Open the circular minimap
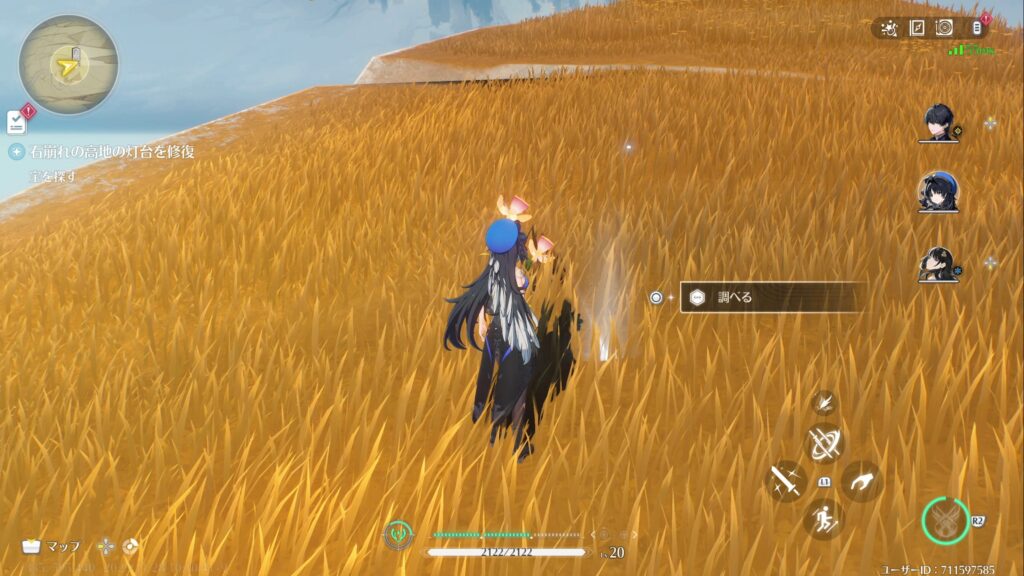This screenshot has height=576, width=1024. tap(68, 65)
